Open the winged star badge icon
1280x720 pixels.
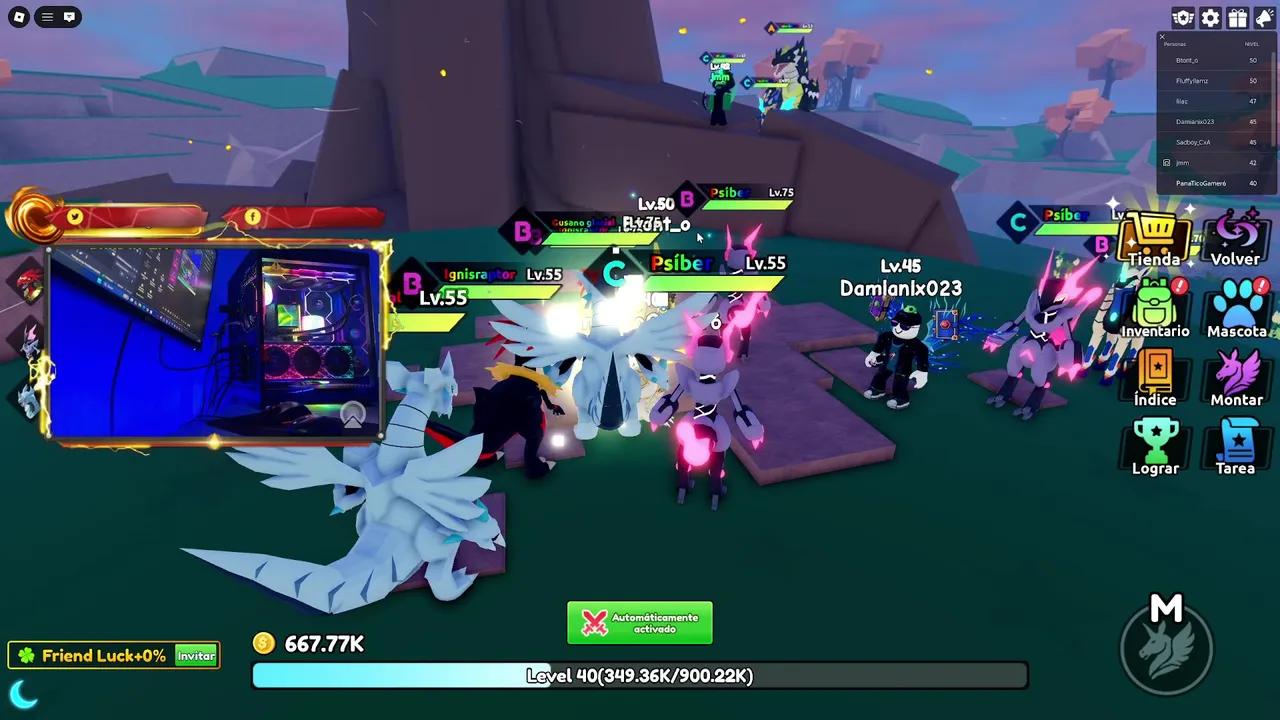click(1183, 18)
